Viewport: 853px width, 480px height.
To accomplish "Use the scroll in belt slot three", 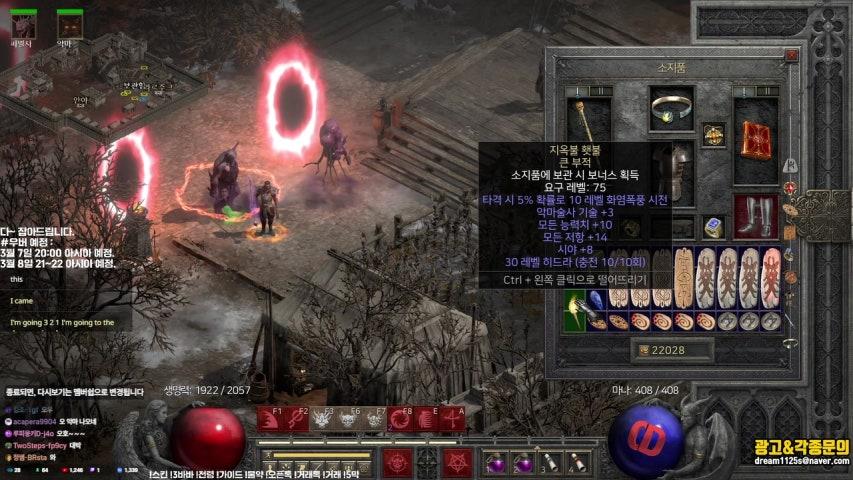I will (x=549, y=462).
